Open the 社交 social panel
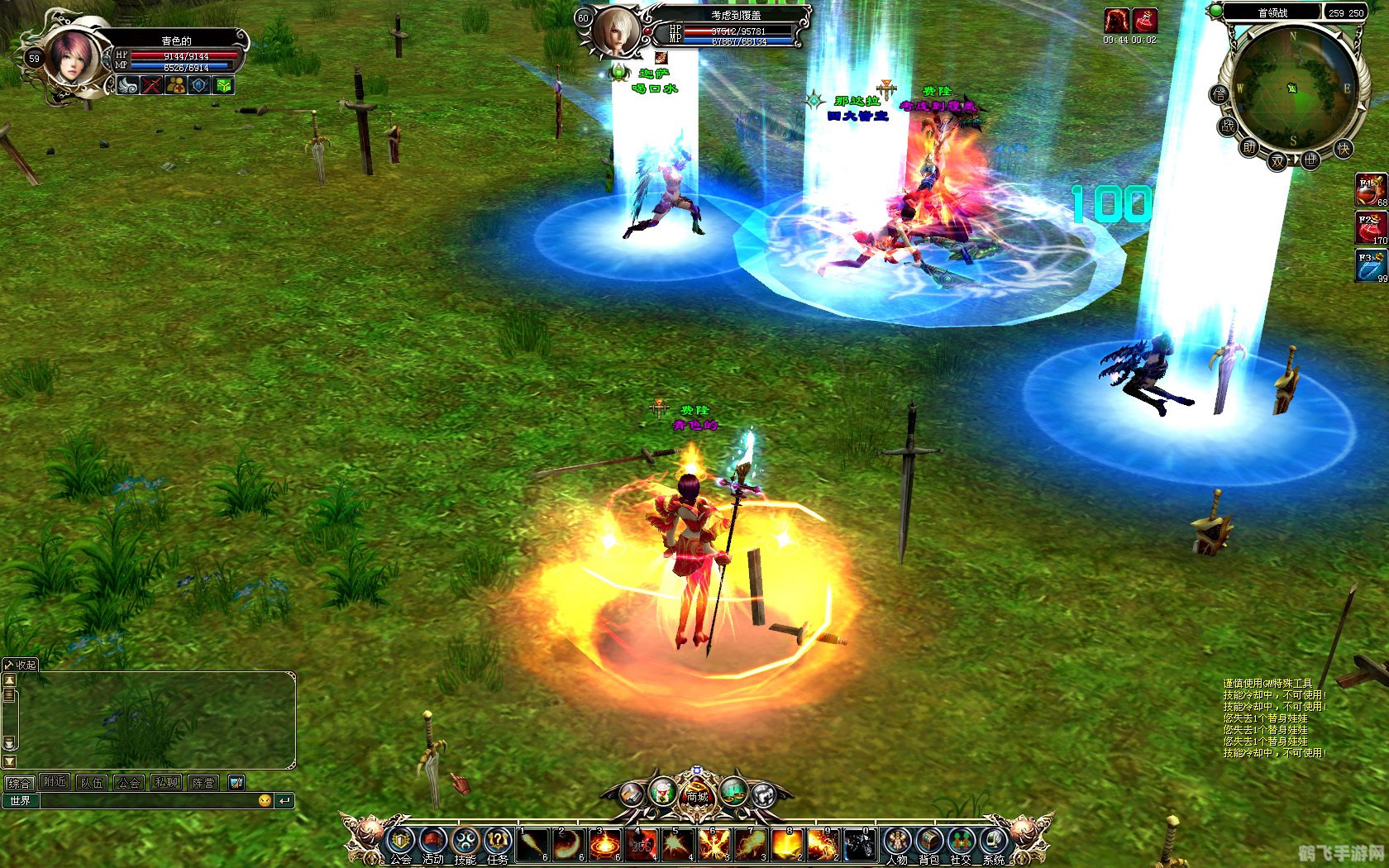Screen dimensions: 1389x868 (961, 842)
